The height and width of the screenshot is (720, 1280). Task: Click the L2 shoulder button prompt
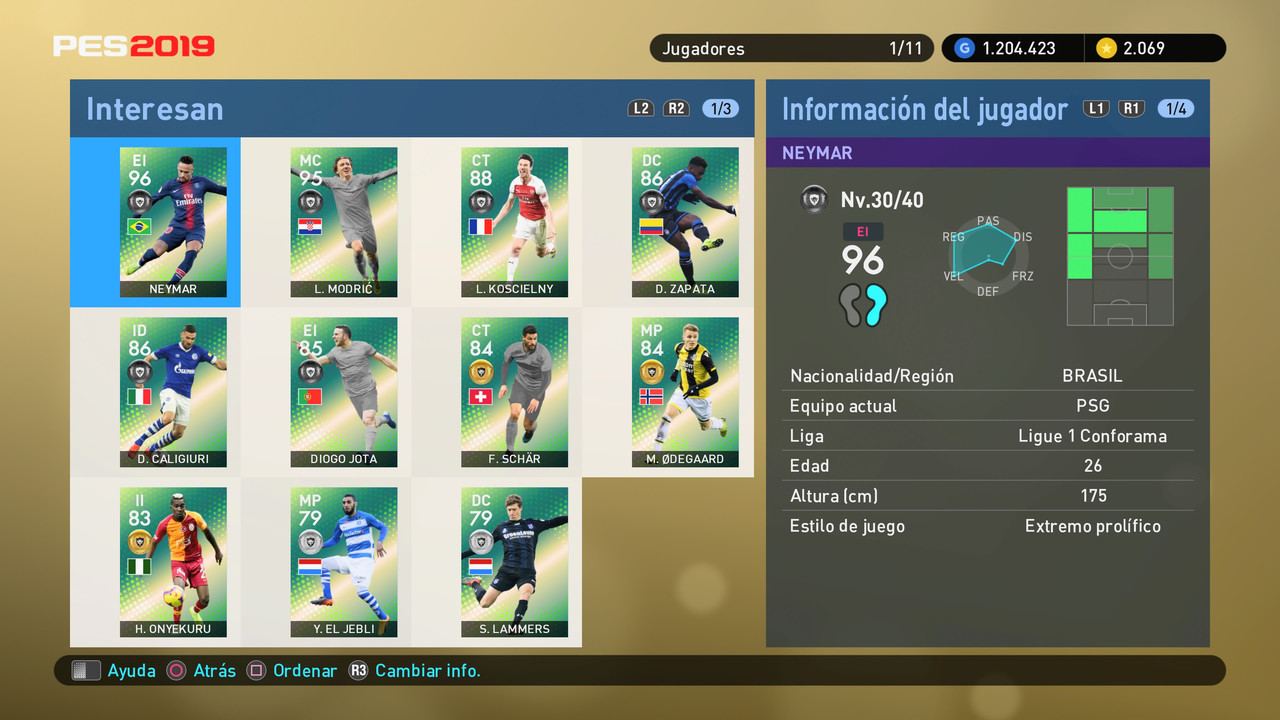pos(640,108)
